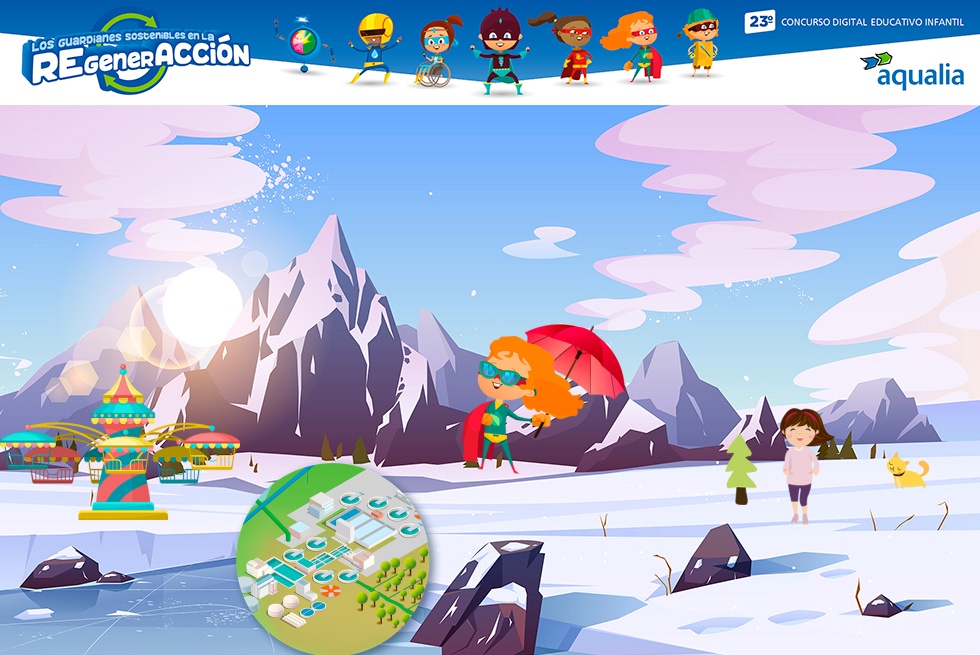Choose the yellow-helmet guardian in header
Screen dimensions: 980x655
click(374, 46)
